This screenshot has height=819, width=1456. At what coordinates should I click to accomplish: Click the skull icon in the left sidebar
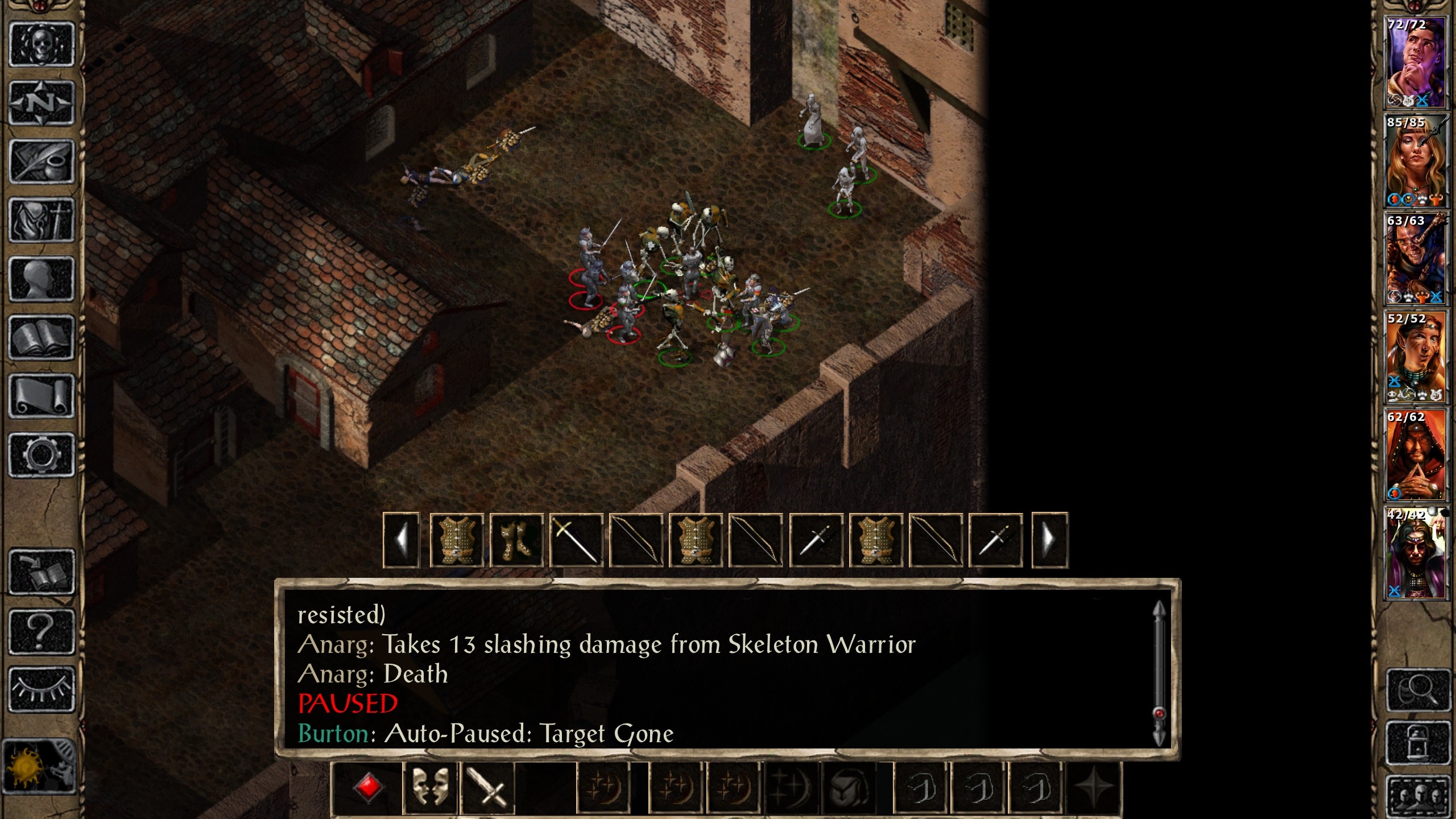click(42, 45)
